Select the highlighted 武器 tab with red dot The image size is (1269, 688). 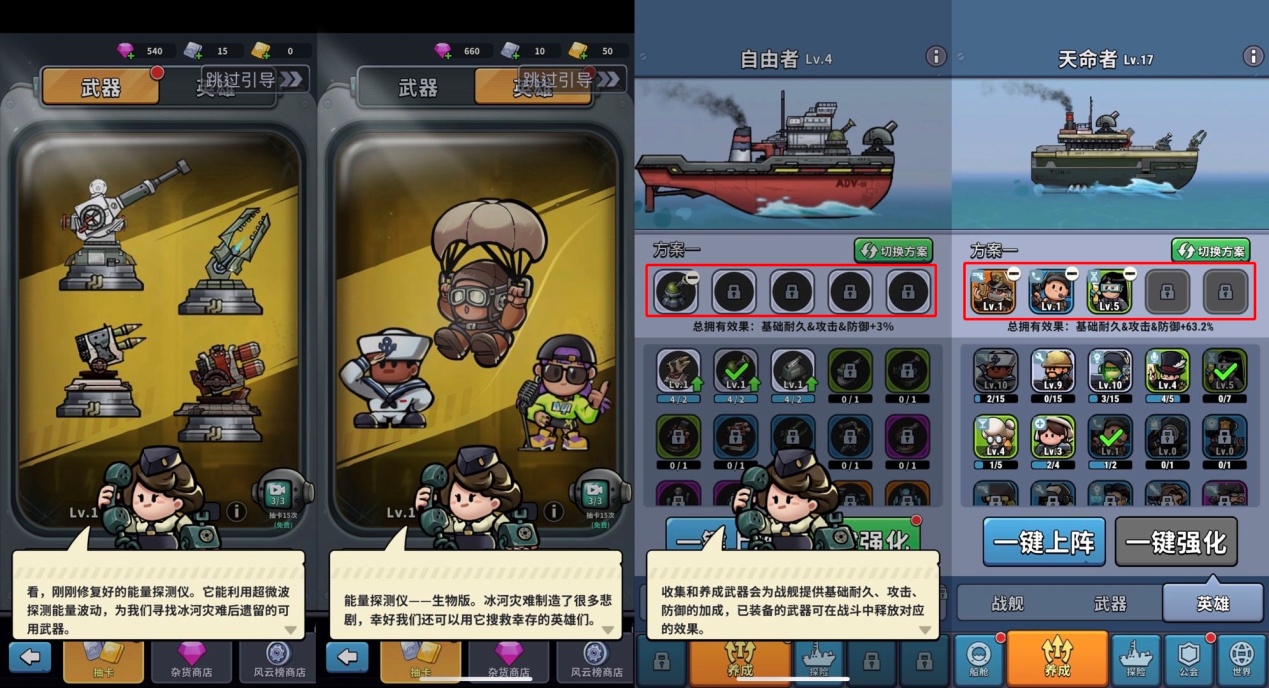[100, 87]
